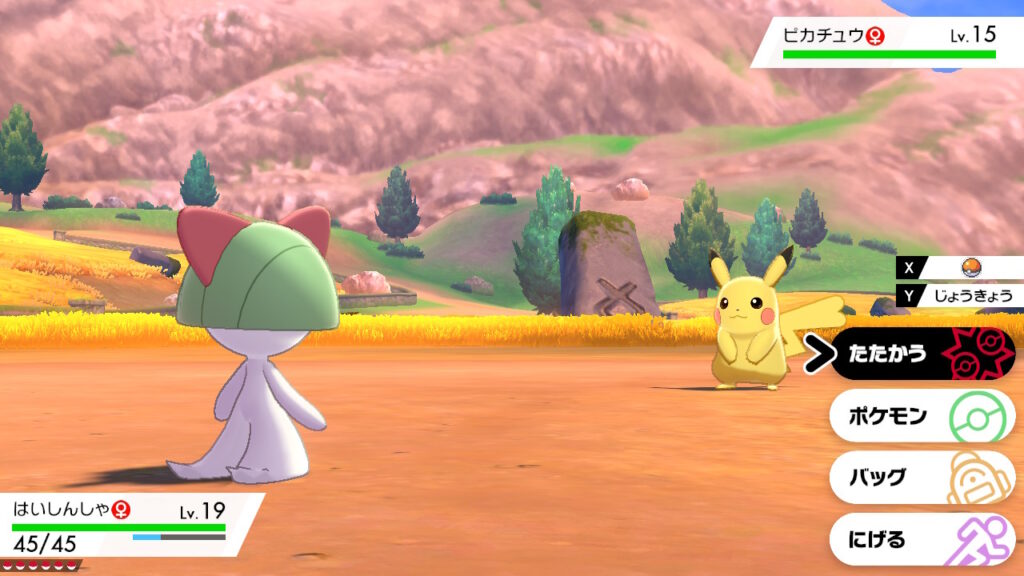Open the バッグ (Bag) menu

pos(920,477)
